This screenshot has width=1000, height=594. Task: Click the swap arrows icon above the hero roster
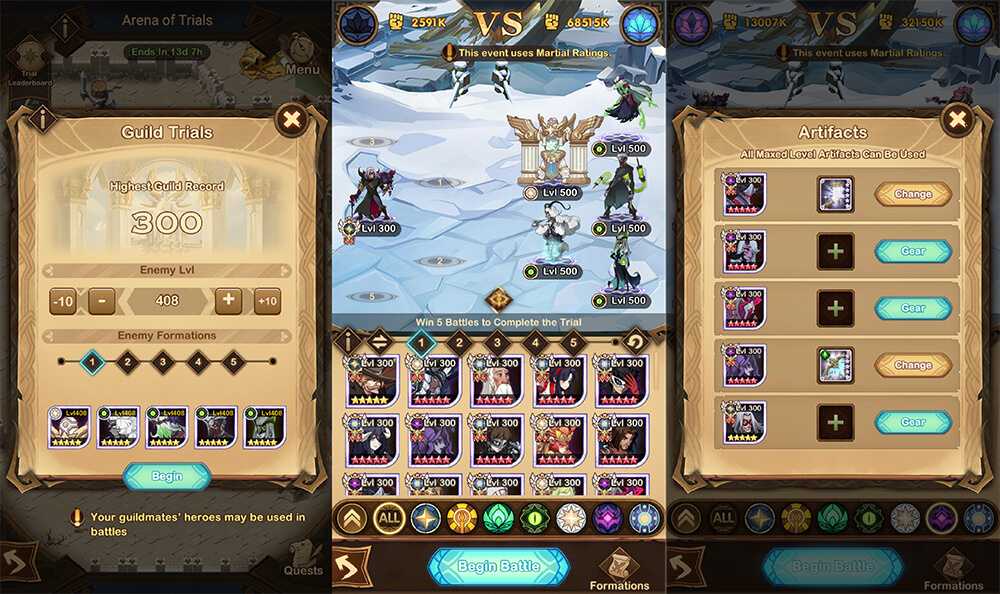tap(380, 343)
